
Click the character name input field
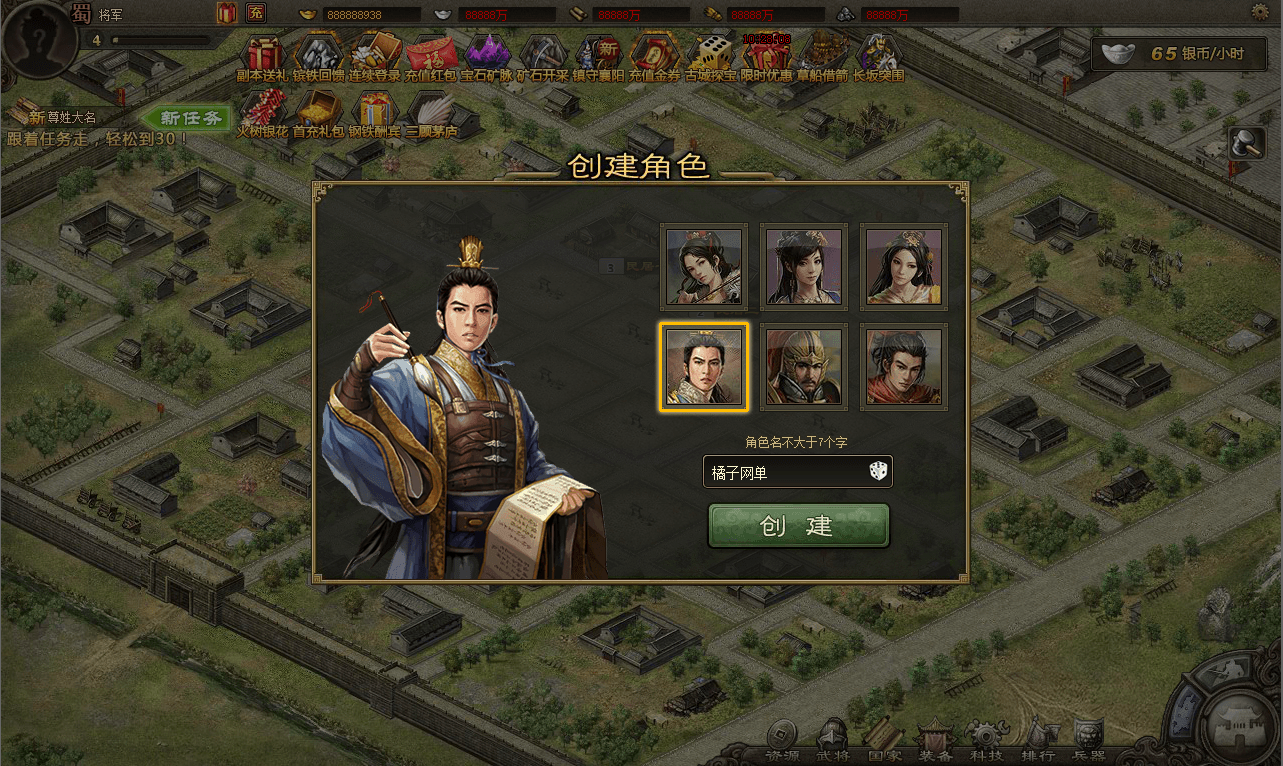pos(780,471)
